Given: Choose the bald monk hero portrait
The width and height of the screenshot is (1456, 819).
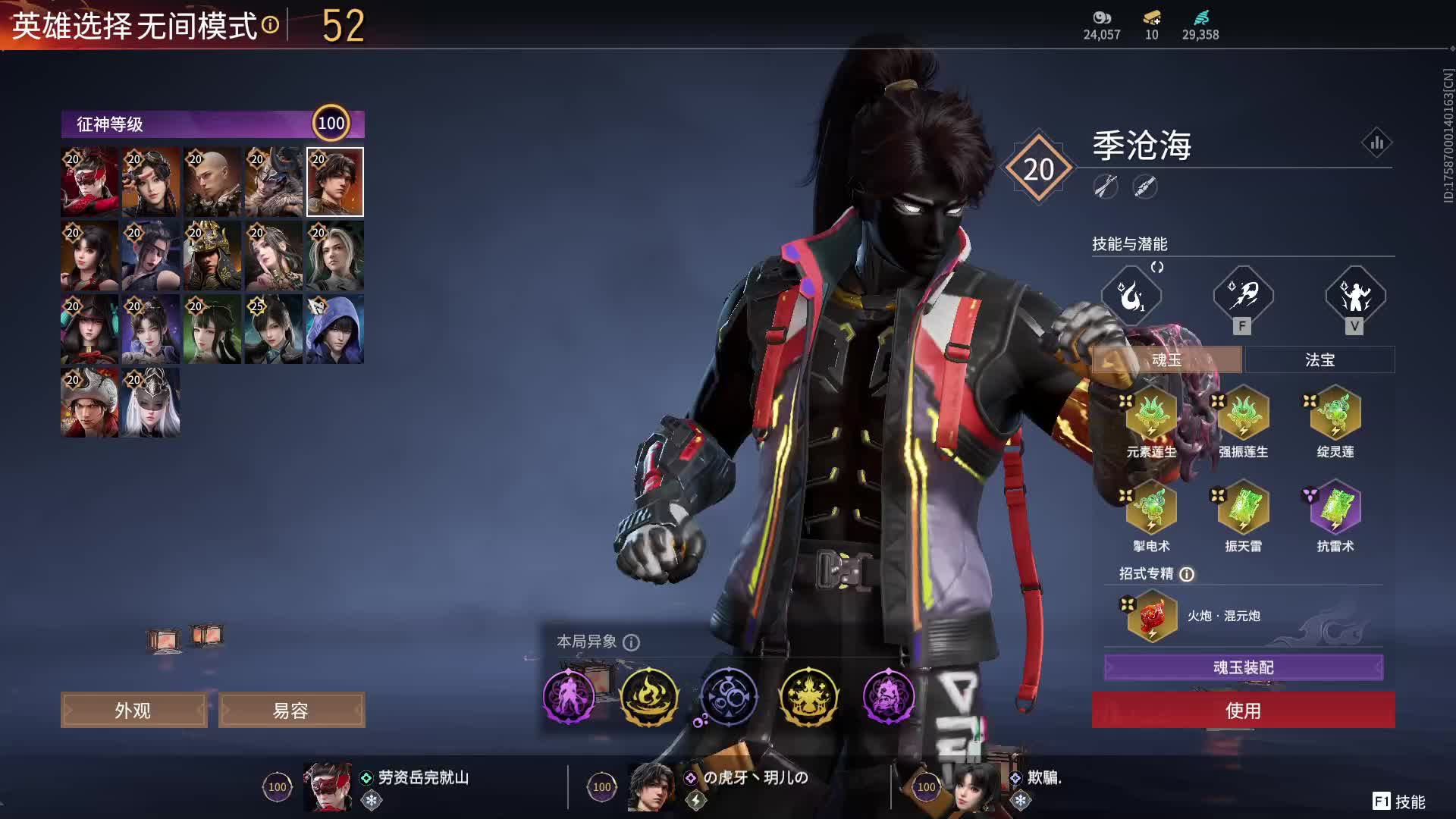Looking at the screenshot, I should [x=212, y=182].
